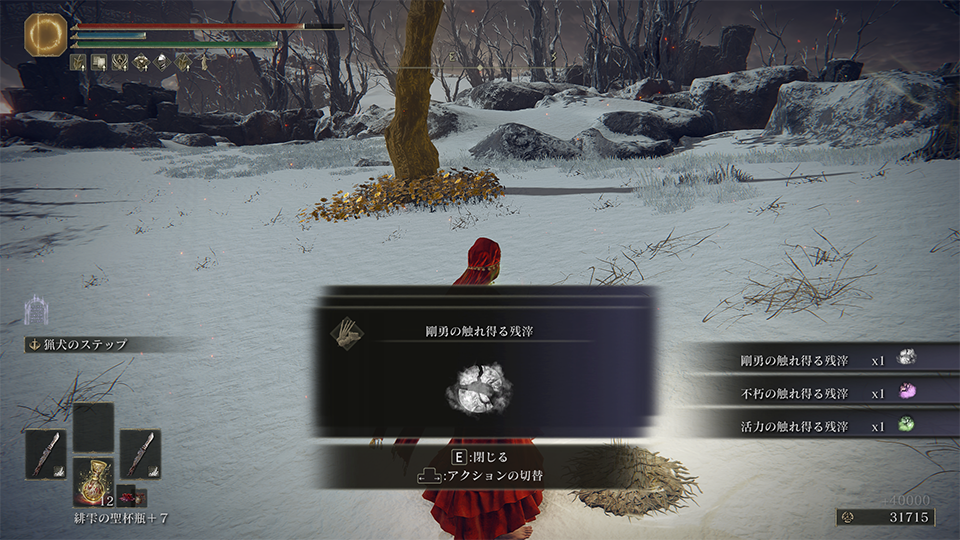The width and height of the screenshot is (960, 540).
Task: Select the 不朽の触れ得る残滓 pickup row
Action: [x=820, y=392]
